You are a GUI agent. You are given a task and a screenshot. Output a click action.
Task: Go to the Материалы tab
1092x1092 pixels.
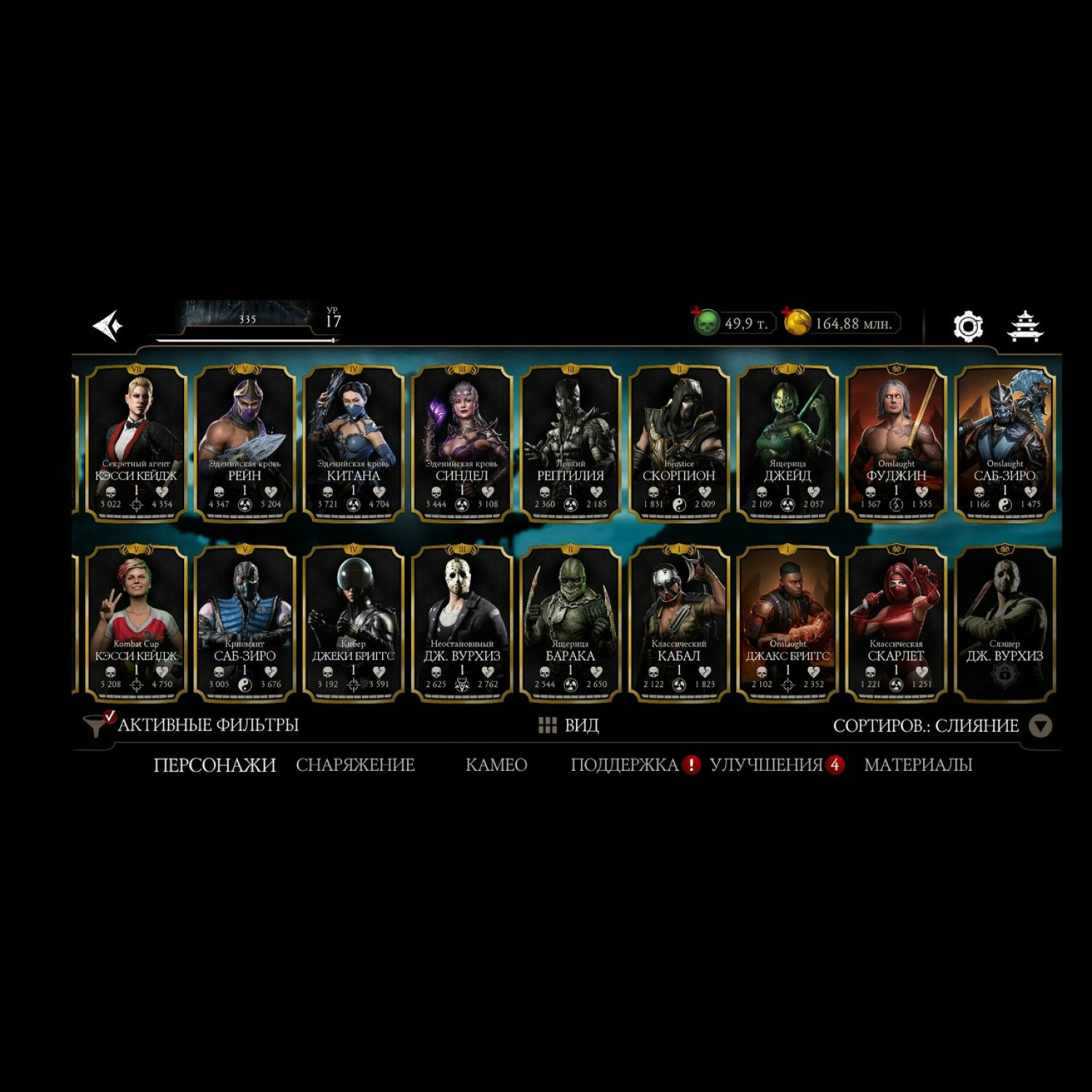[x=918, y=764]
